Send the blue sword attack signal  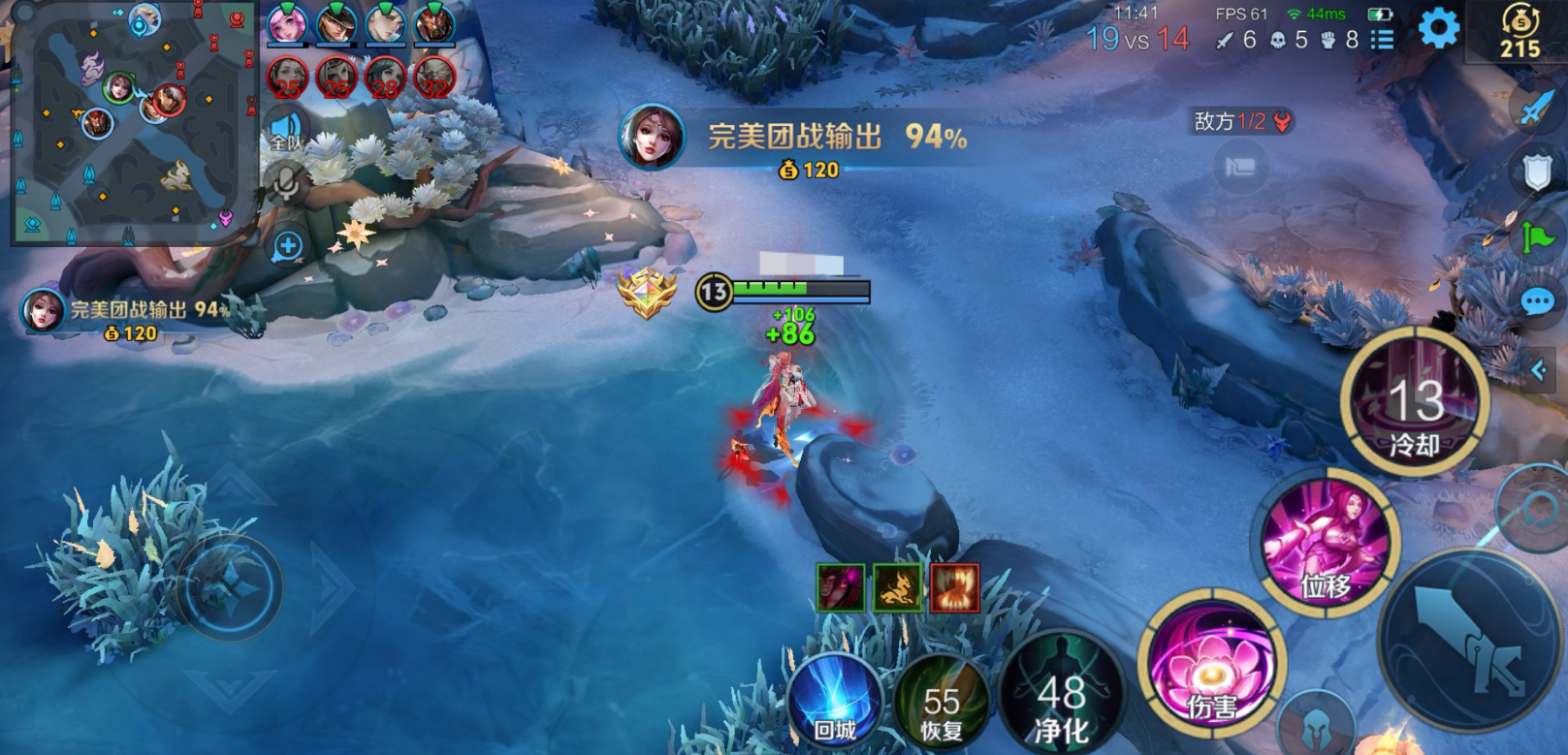tap(1536, 109)
